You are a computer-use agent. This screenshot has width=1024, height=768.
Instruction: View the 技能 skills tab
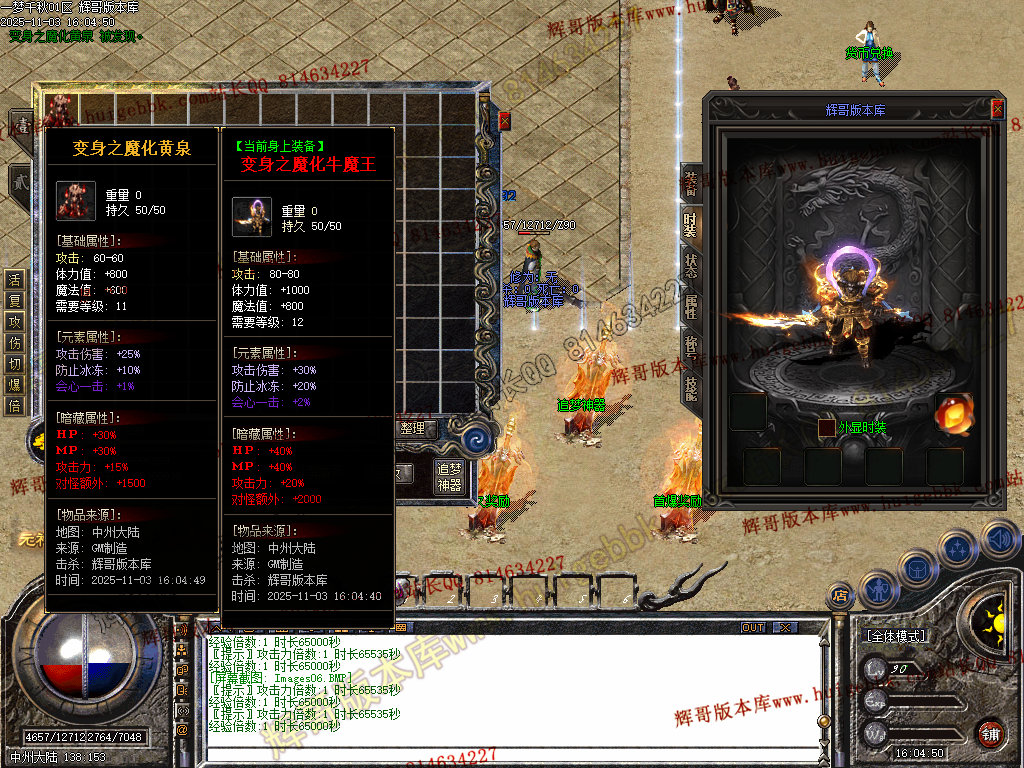(691, 387)
